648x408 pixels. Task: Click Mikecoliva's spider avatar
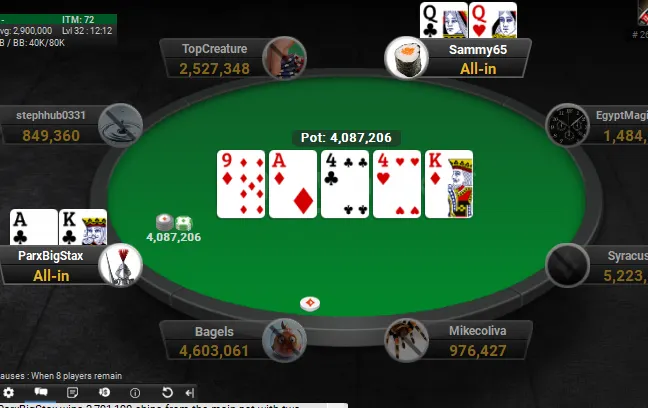(x=407, y=340)
